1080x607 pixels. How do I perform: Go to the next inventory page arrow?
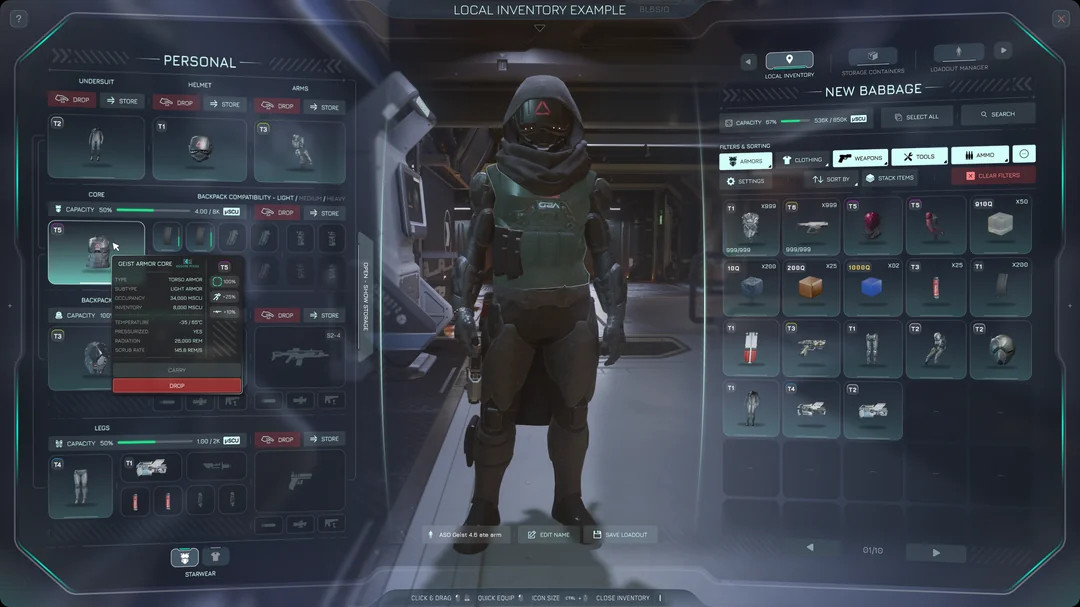pos(936,552)
